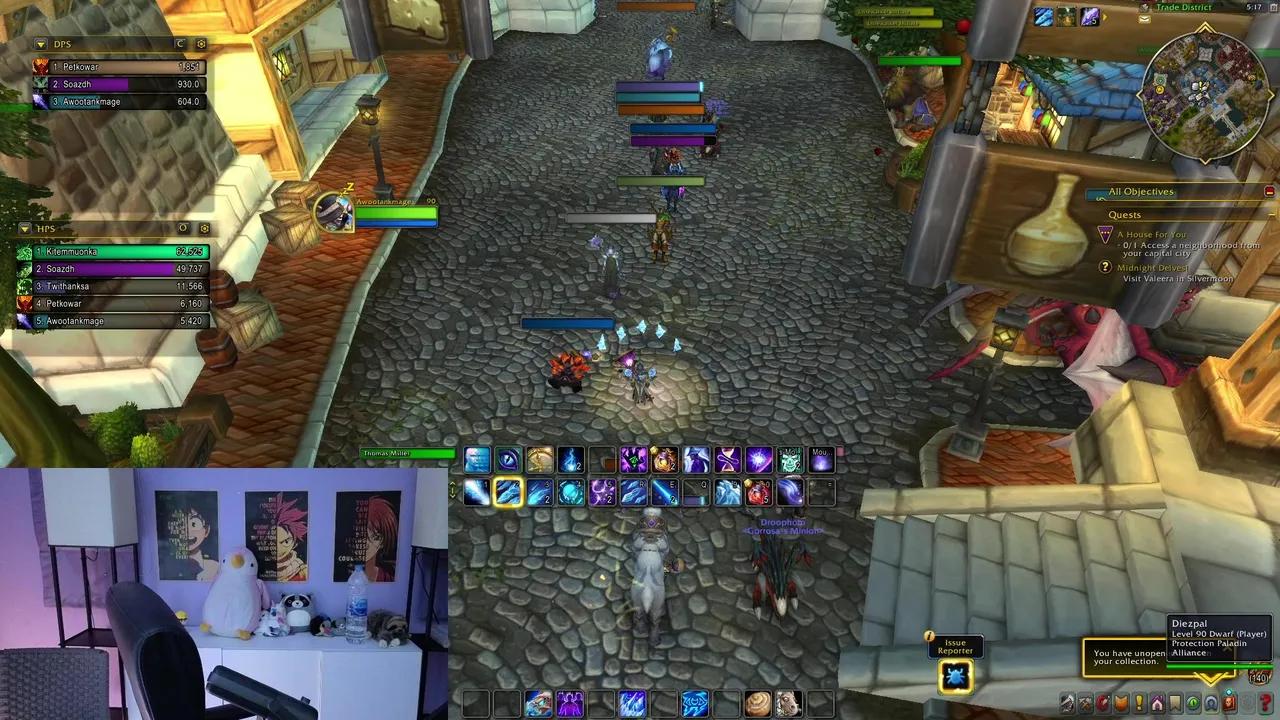Select the highlighted frost spell on the action bar
The height and width of the screenshot is (720, 1280).
[x=509, y=491]
